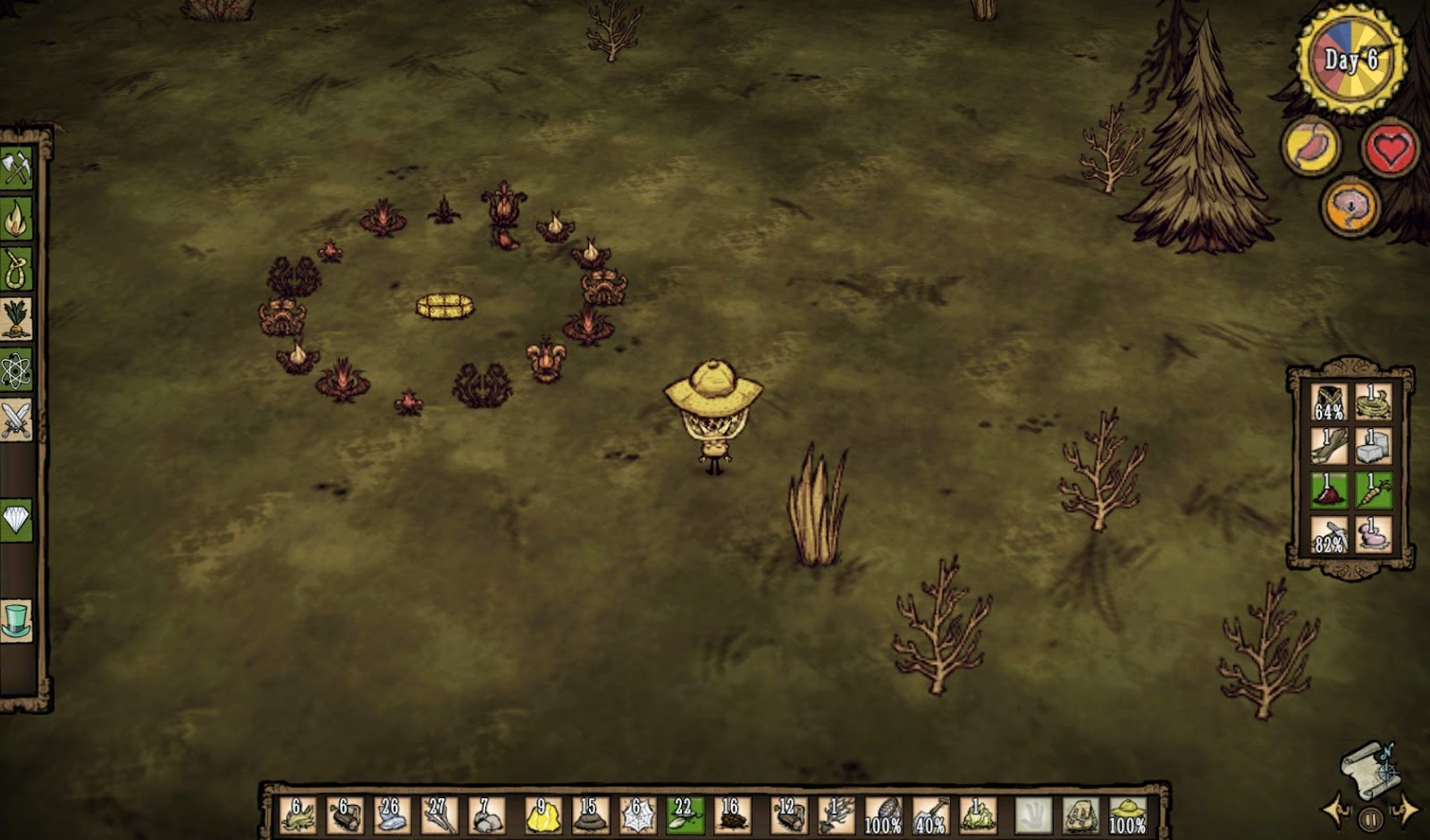The height and width of the screenshot is (840, 1430).
Task: Open the Fire crafting tab
Action: click(16, 218)
